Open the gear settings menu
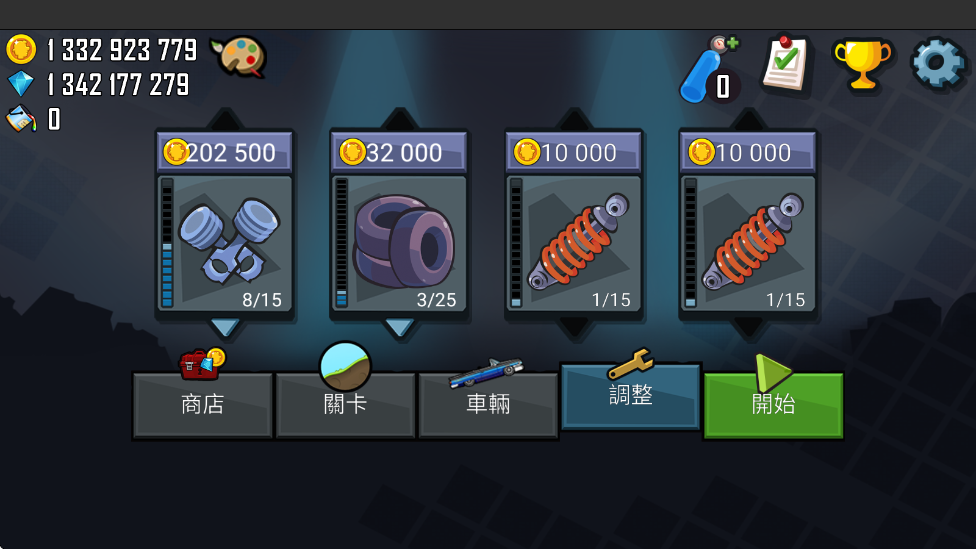Screen dimensions: 976x549 pos(938,64)
